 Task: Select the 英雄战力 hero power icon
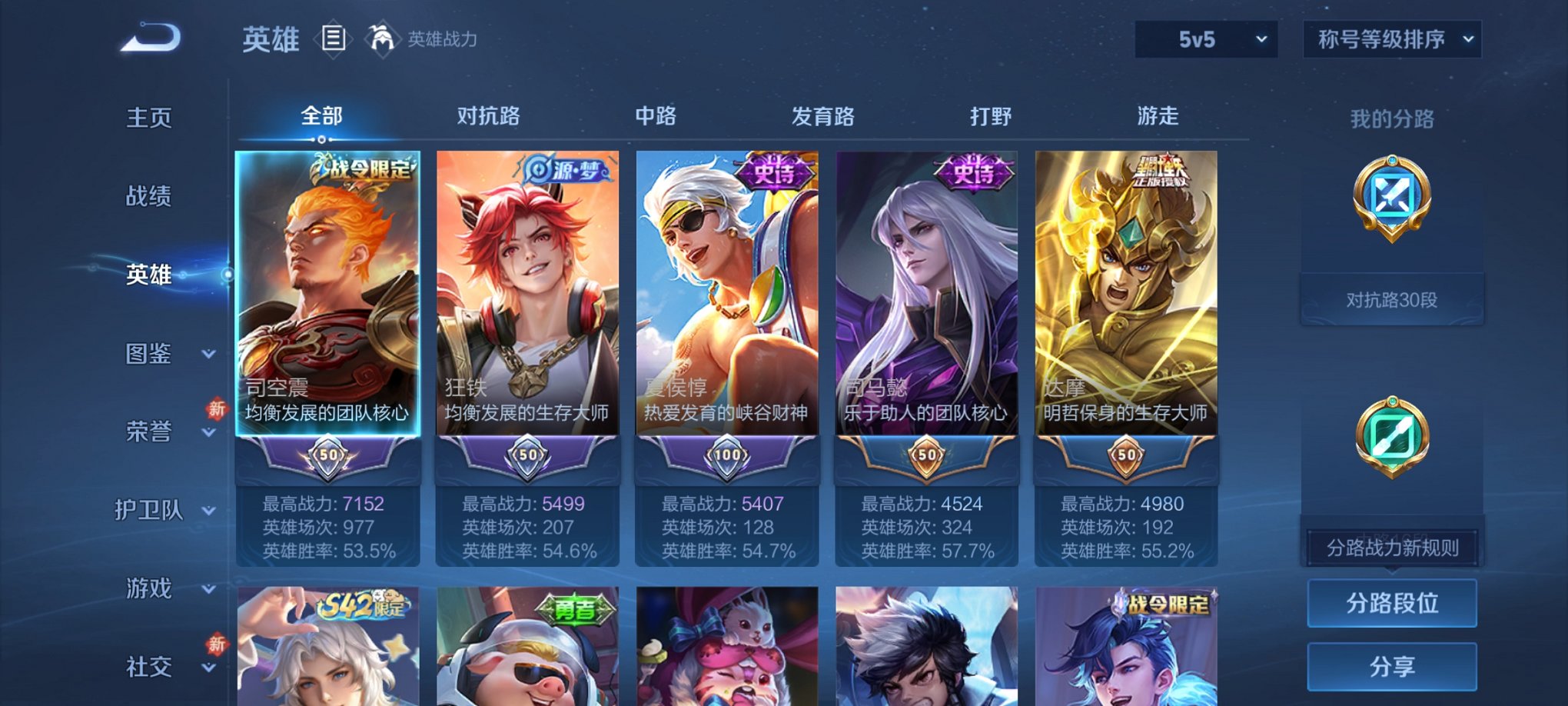(x=382, y=38)
